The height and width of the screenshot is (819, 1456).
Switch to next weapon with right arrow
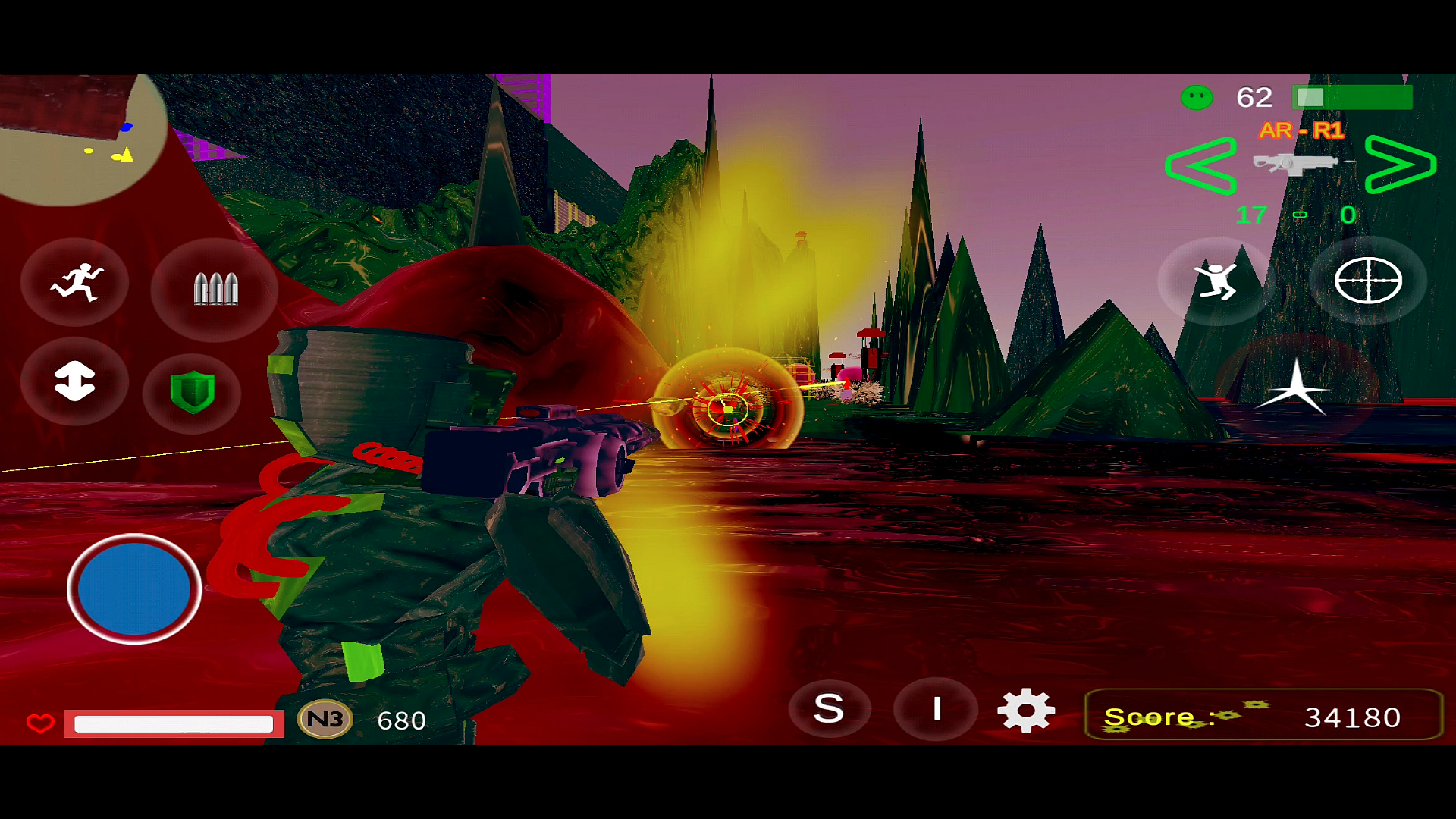(1400, 164)
